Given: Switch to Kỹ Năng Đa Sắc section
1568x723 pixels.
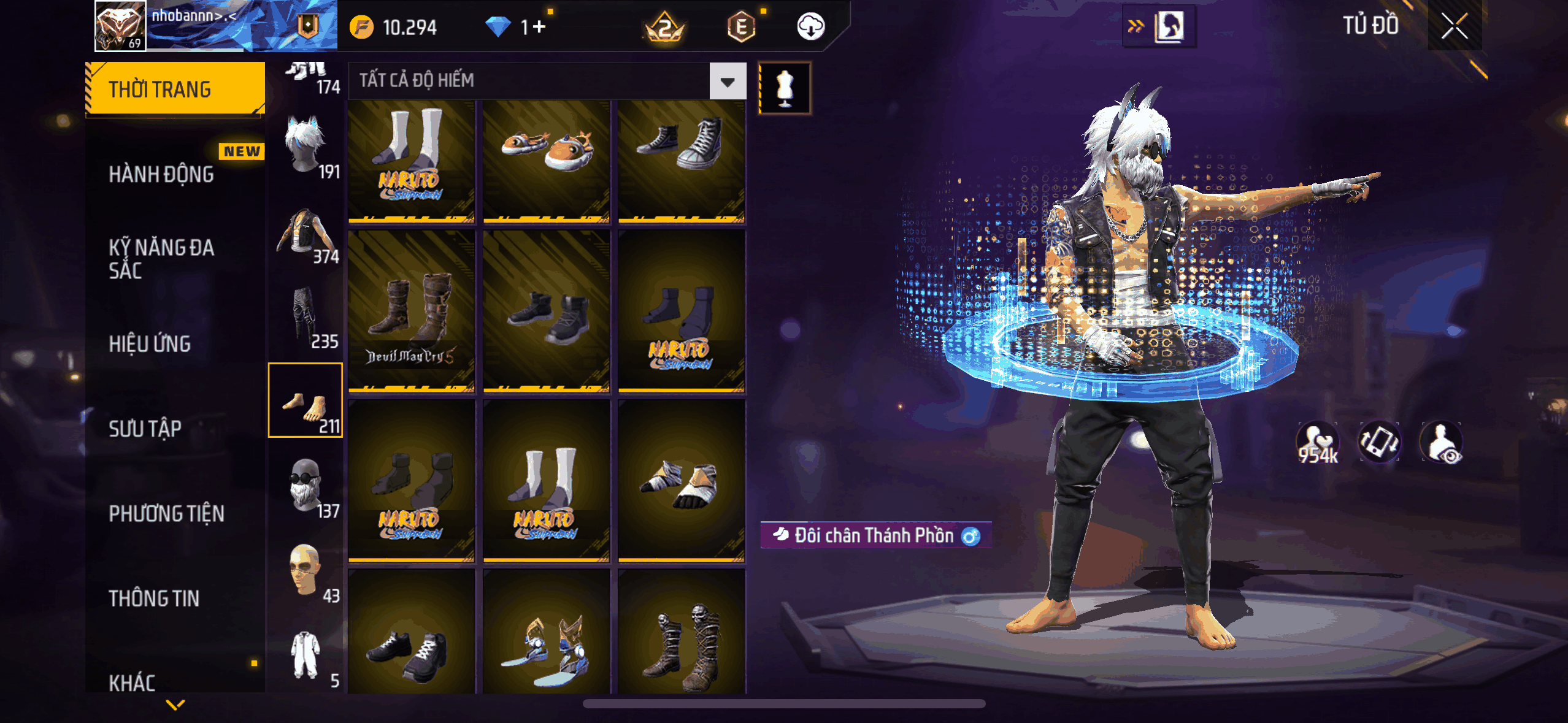Looking at the screenshot, I should point(161,259).
